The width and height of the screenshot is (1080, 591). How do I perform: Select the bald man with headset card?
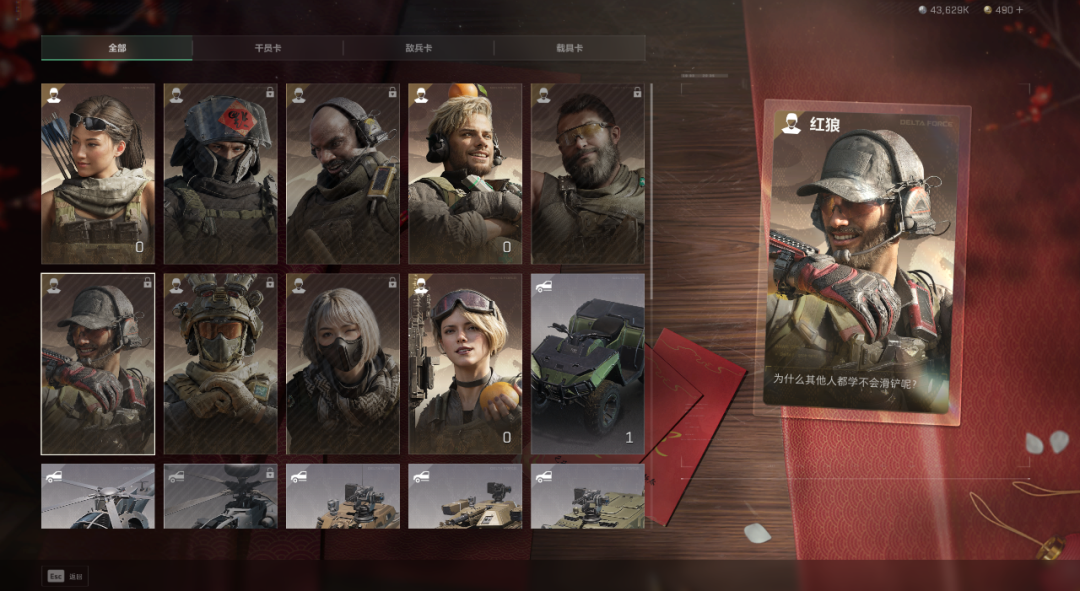click(343, 173)
